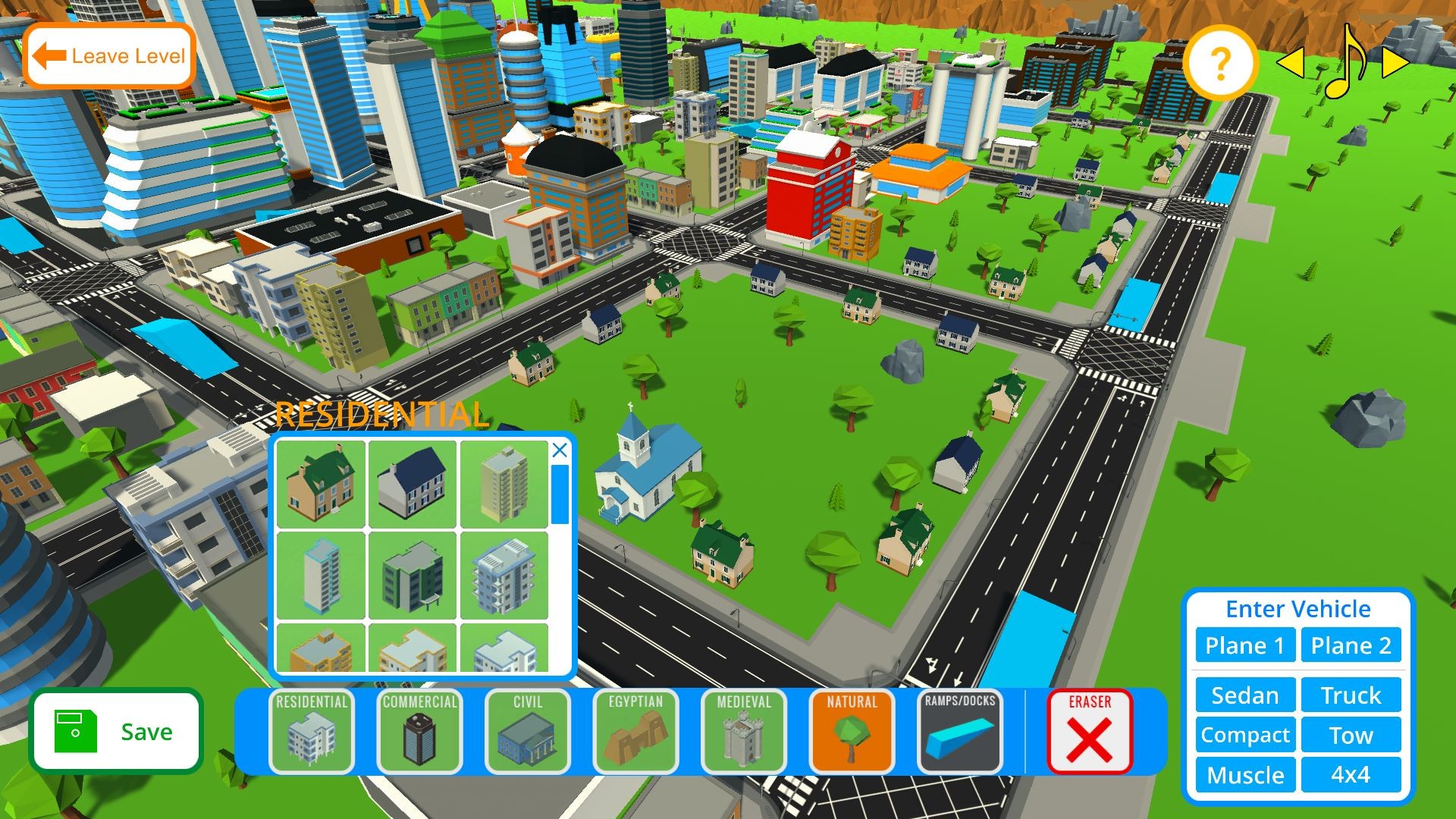Activate the Eraser tool
The width and height of the screenshot is (1456, 819).
point(1090,730)
